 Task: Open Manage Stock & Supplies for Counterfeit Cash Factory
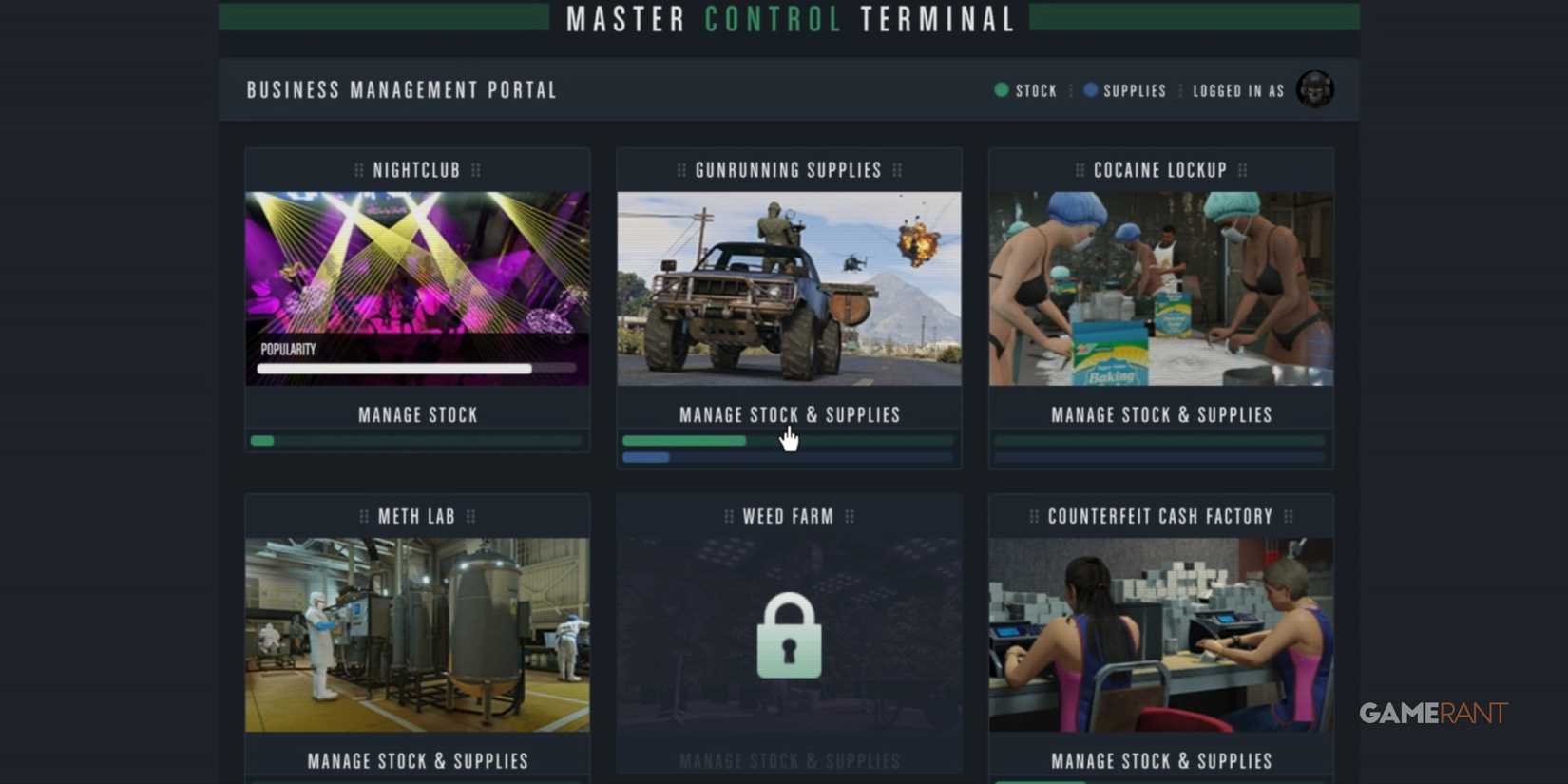[1160, 760]
